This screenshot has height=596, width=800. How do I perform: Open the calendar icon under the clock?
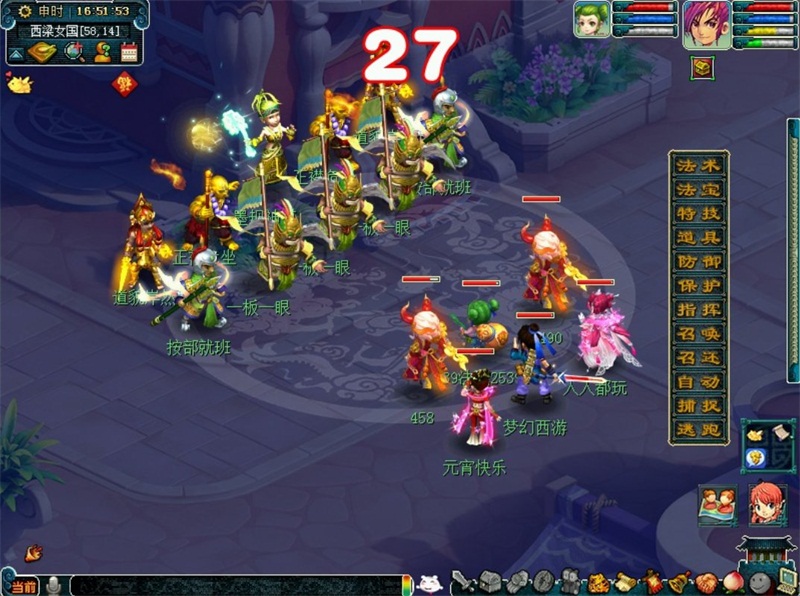pyautogui.click(x=128, y=52)
